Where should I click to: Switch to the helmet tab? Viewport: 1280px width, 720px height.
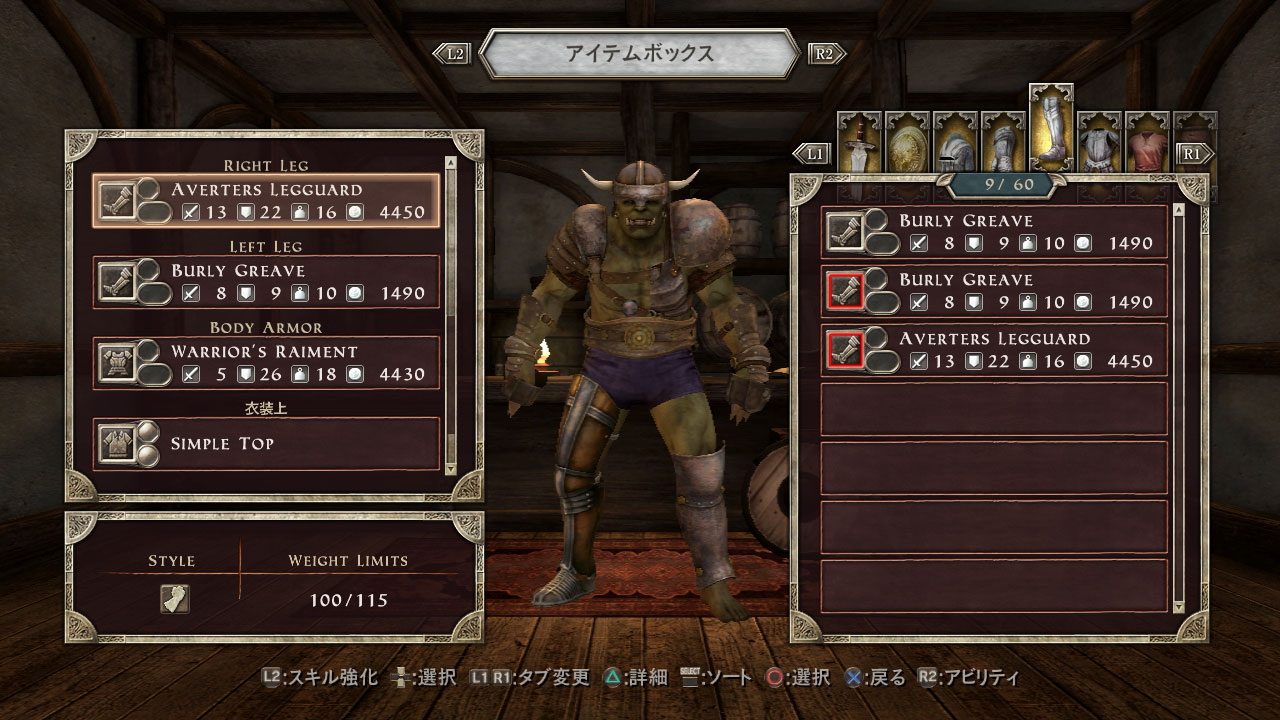956,139
